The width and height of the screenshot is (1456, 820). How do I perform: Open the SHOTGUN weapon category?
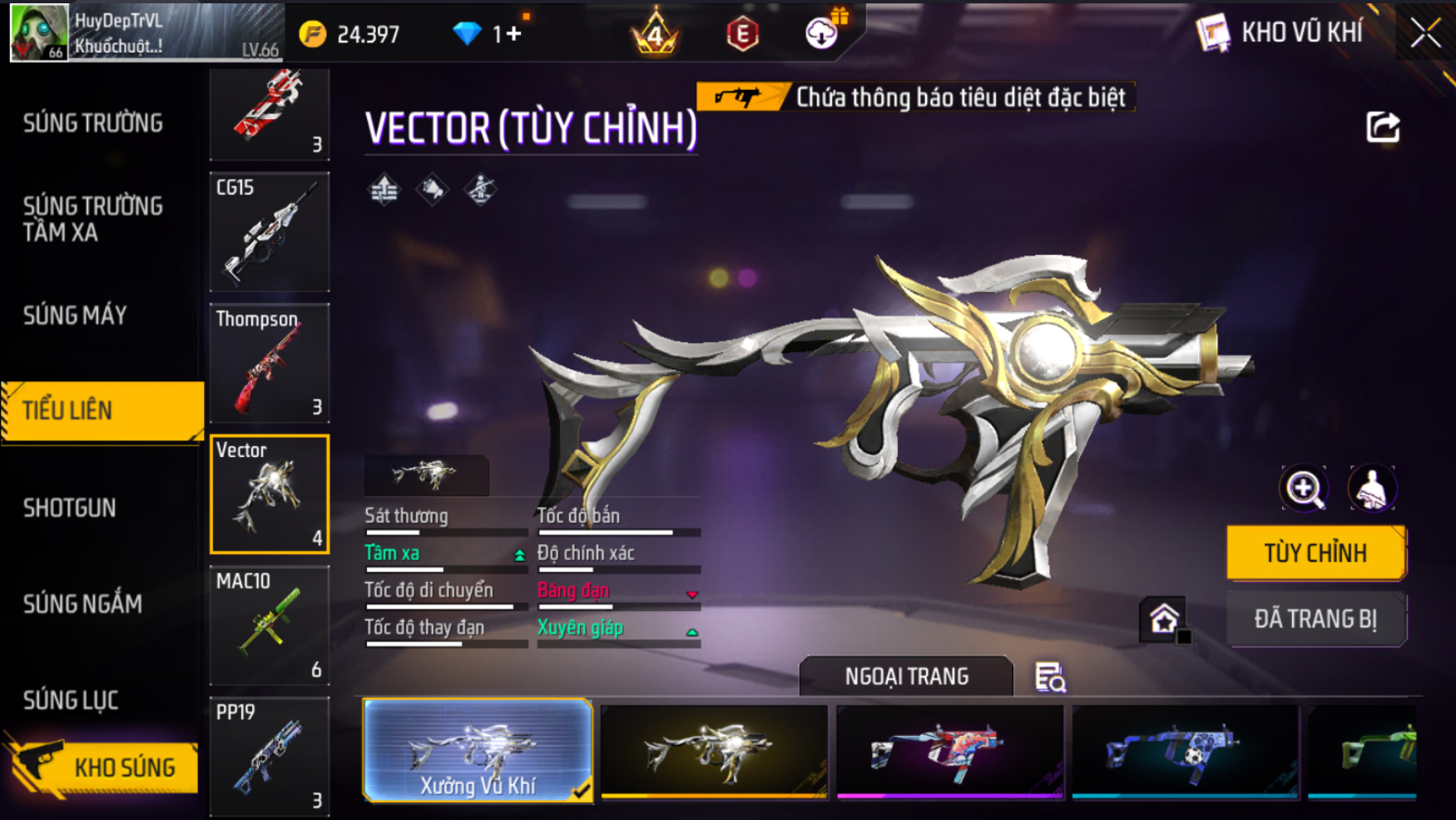(70, 508)
